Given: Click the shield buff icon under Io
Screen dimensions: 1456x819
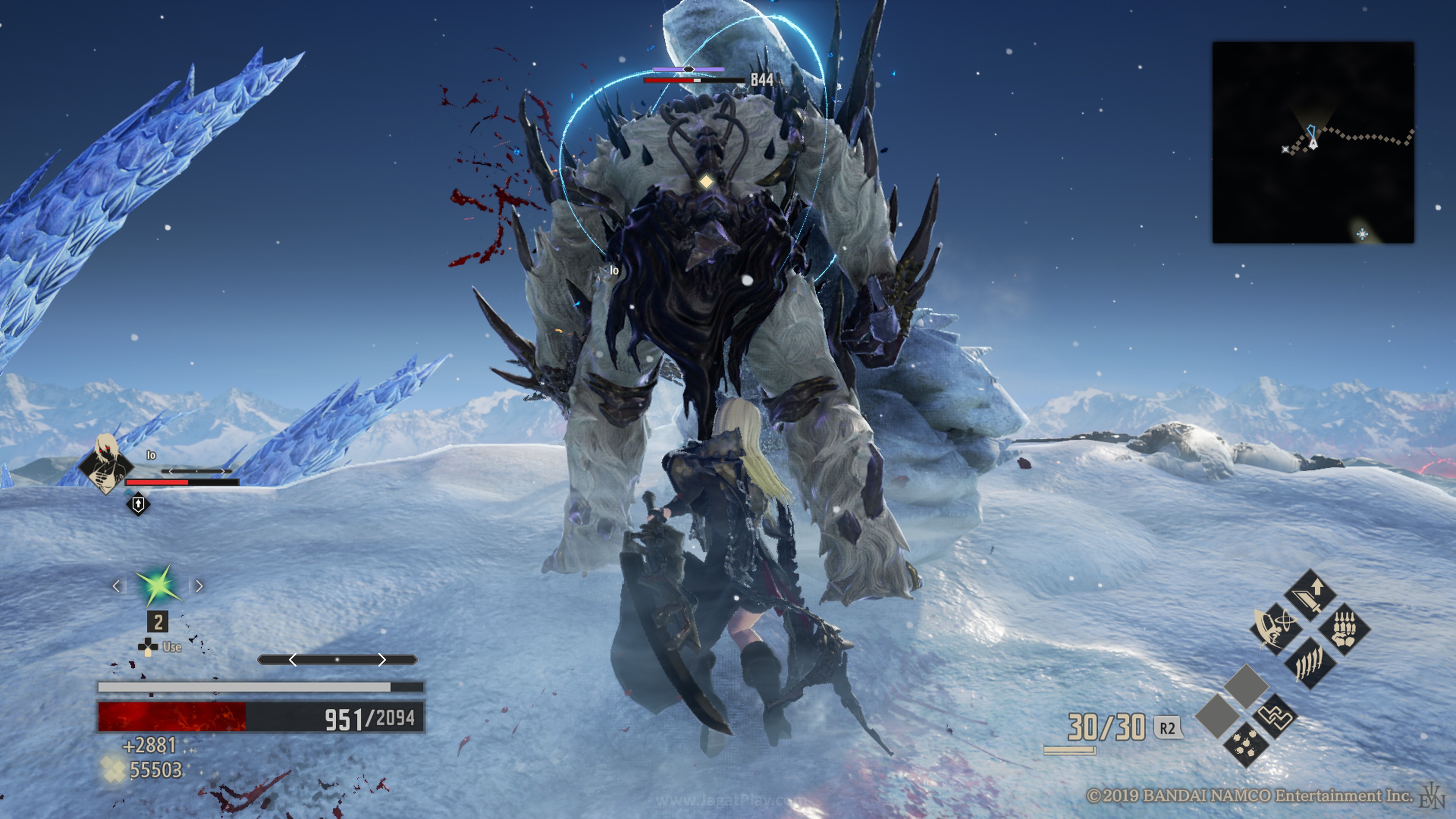Looking at the screenshot, I should [138, 504].
